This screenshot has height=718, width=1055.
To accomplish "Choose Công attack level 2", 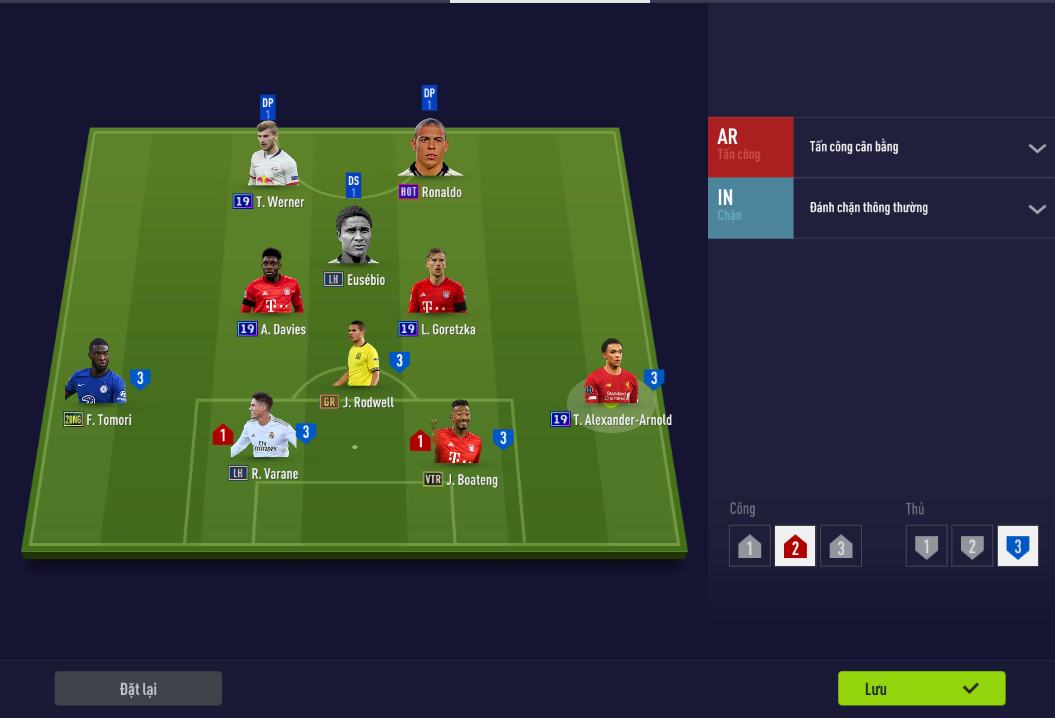I will click(x=795, y=547).
